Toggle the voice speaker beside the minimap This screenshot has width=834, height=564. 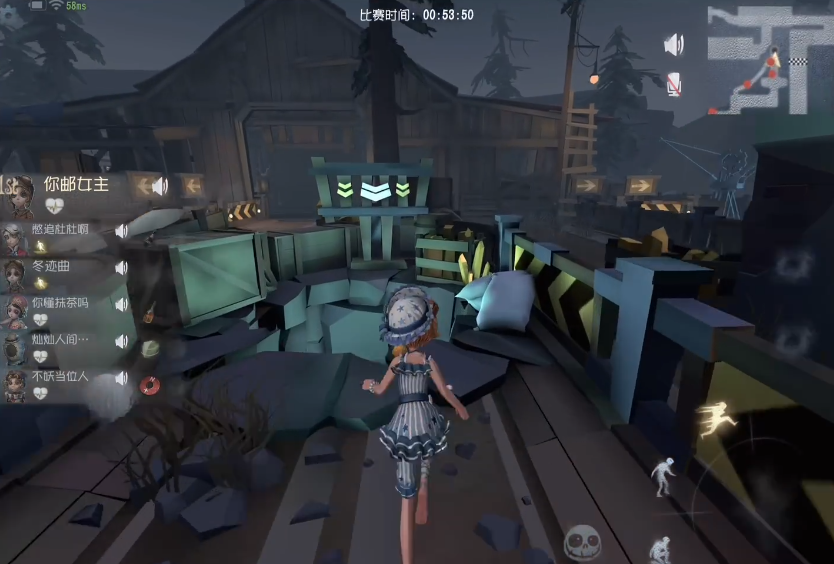click(x=674, y=45)
